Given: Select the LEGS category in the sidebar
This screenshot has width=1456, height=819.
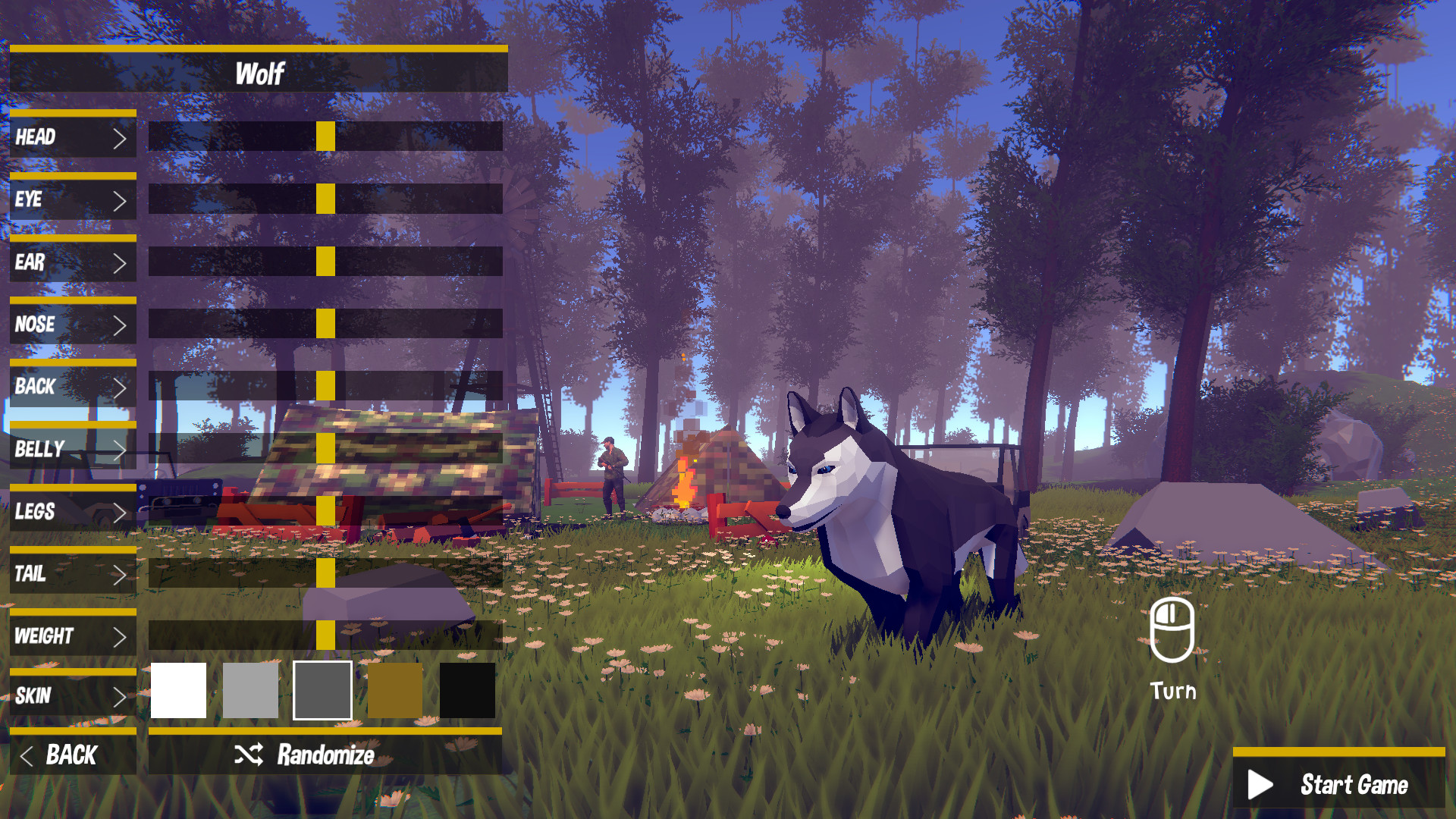Looking at the screenshot, I should point(72,512).
